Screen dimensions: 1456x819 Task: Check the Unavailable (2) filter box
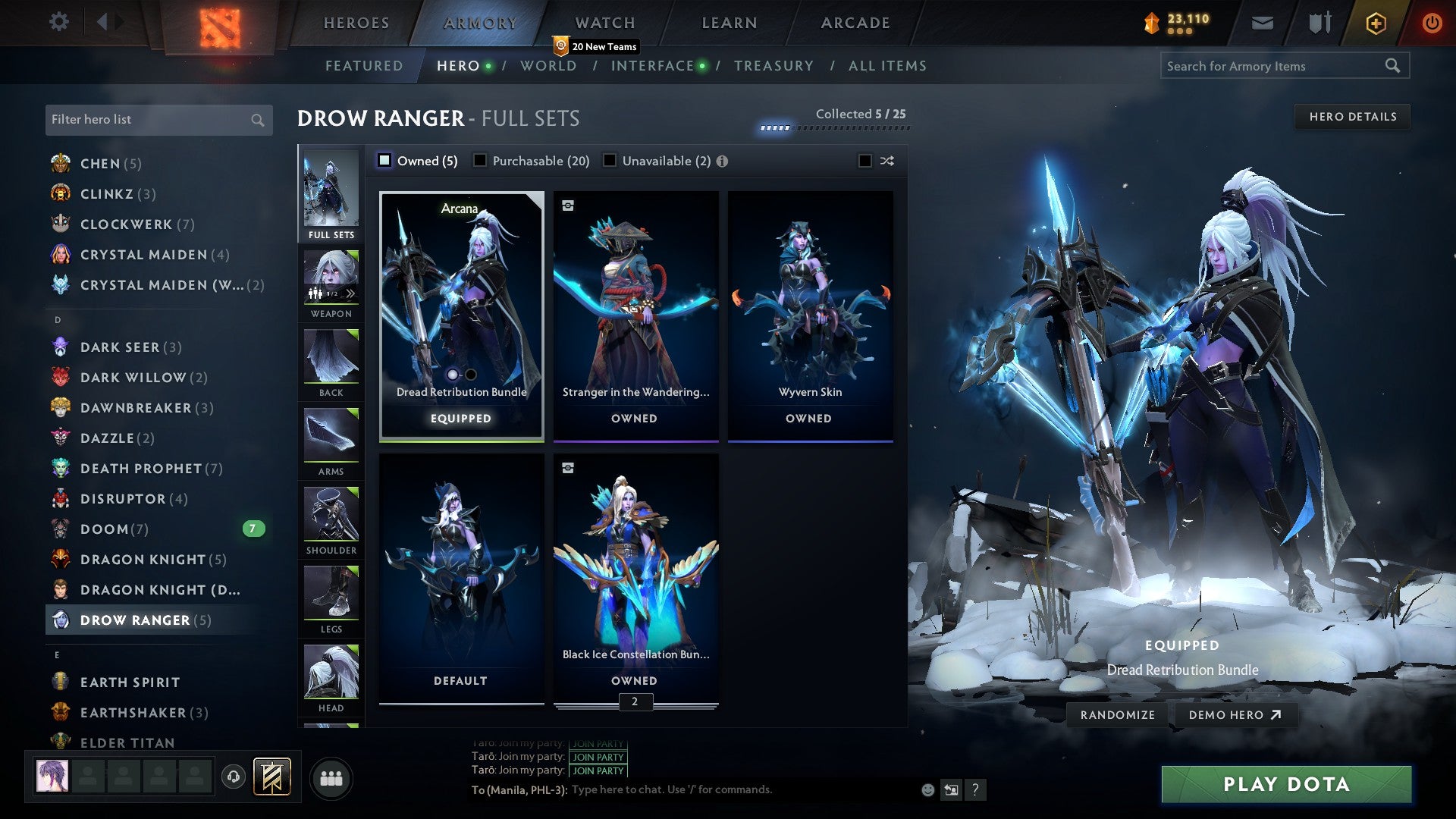click(x=609, y=161)
